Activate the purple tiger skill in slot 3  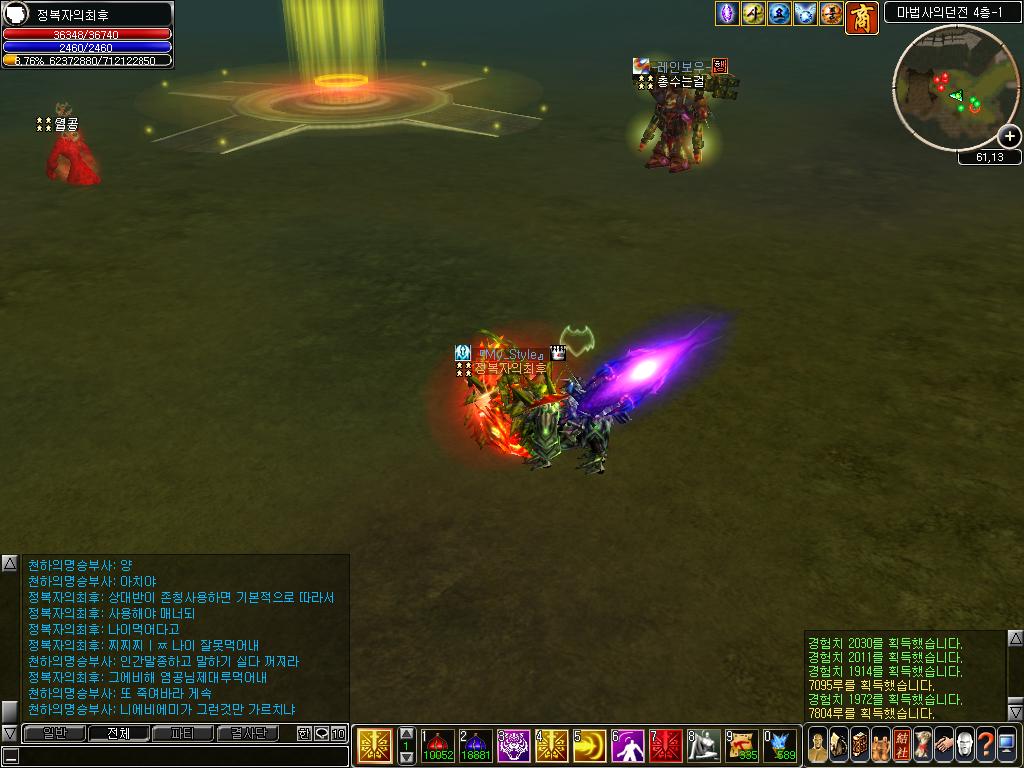514,746
